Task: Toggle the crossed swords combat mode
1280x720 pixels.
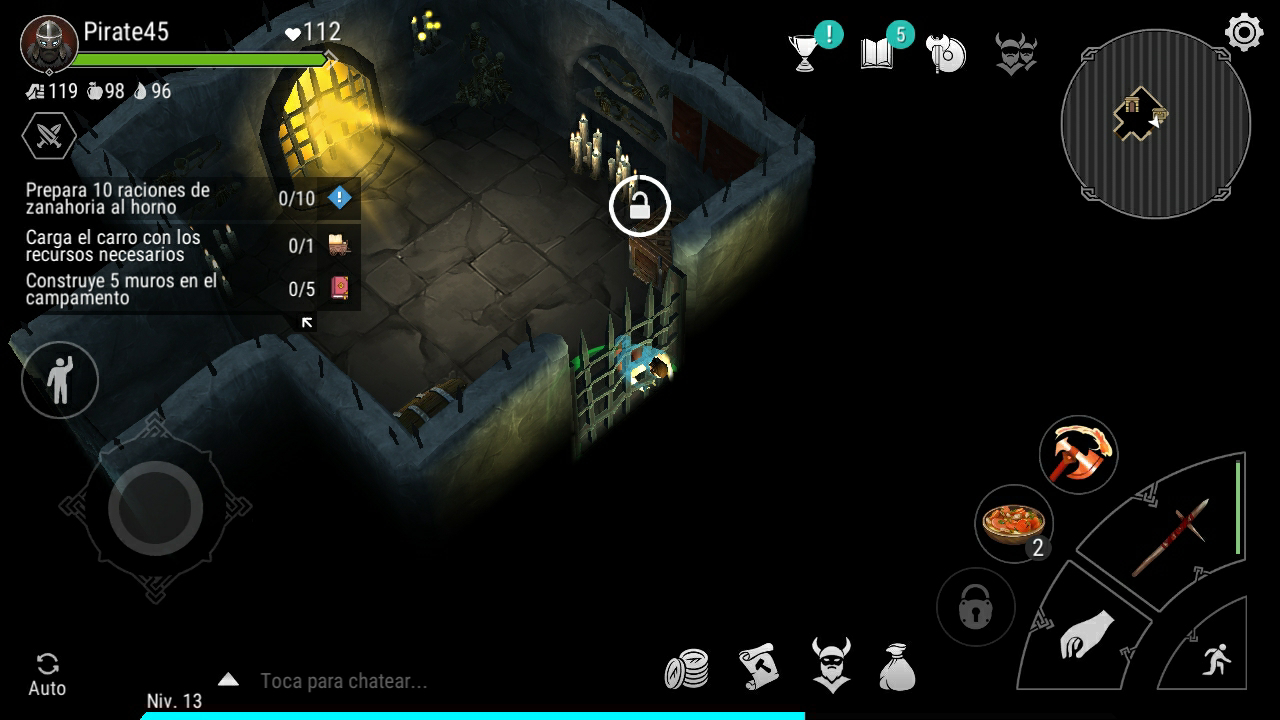Action: click(48, 135)
